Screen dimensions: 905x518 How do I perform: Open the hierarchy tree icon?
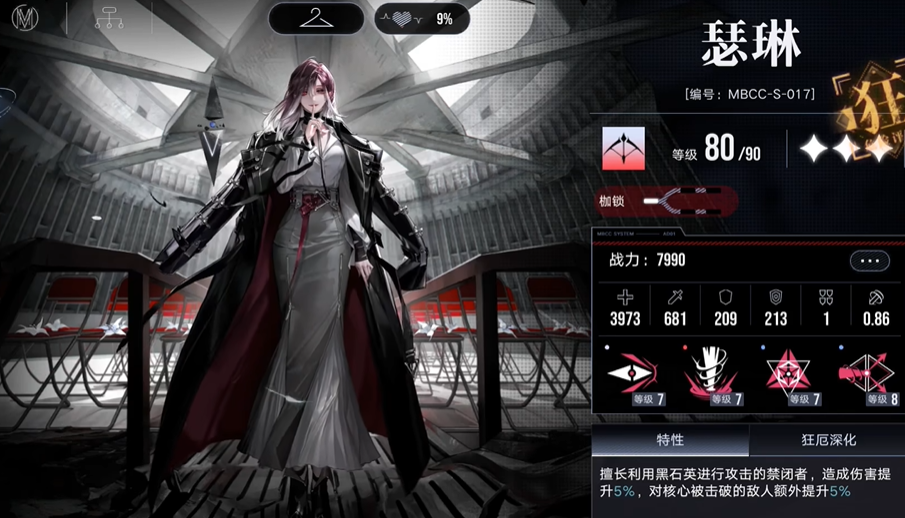click(x=108, y=18)
